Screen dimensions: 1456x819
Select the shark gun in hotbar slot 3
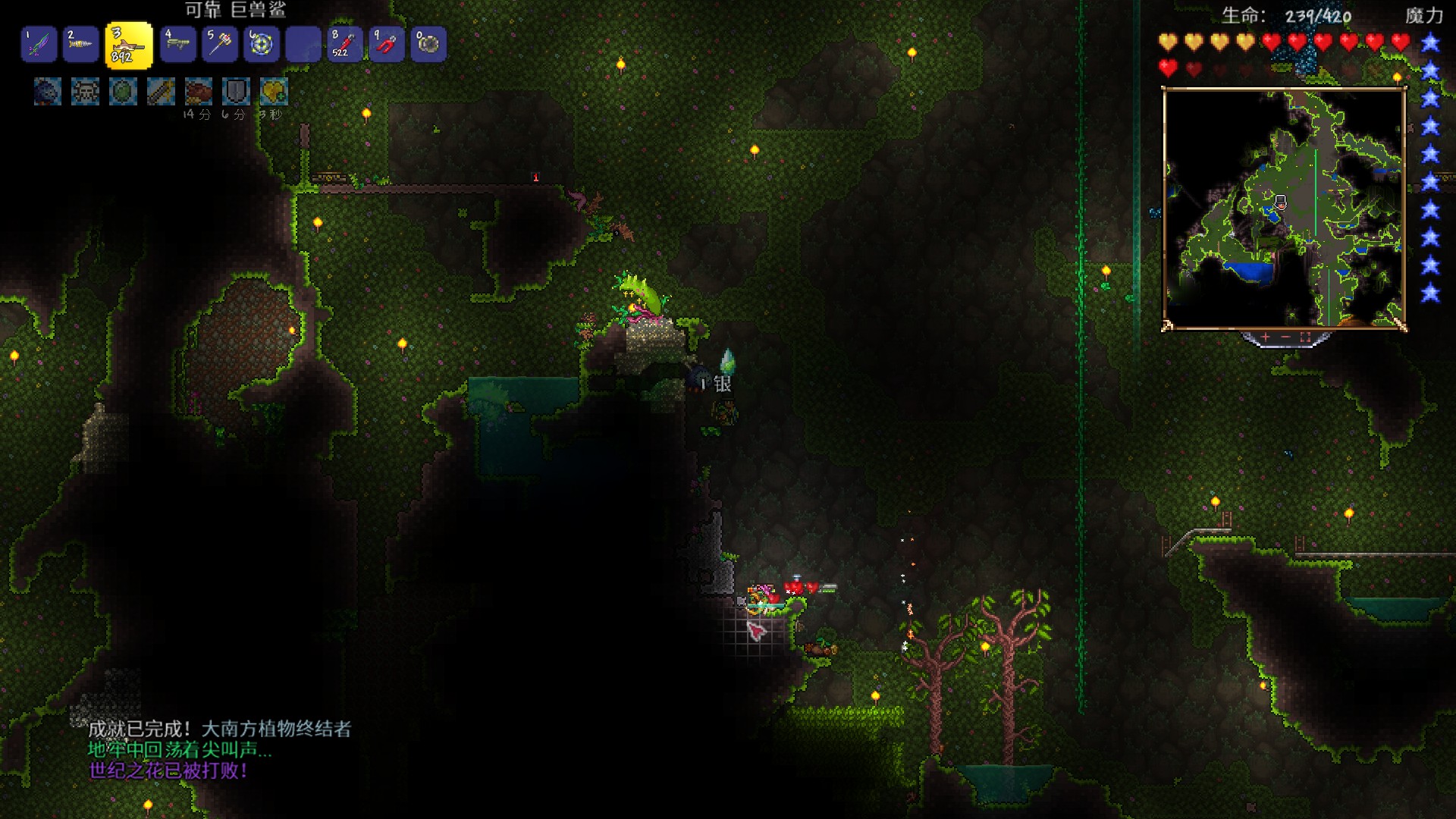click(x=128, y=45)
